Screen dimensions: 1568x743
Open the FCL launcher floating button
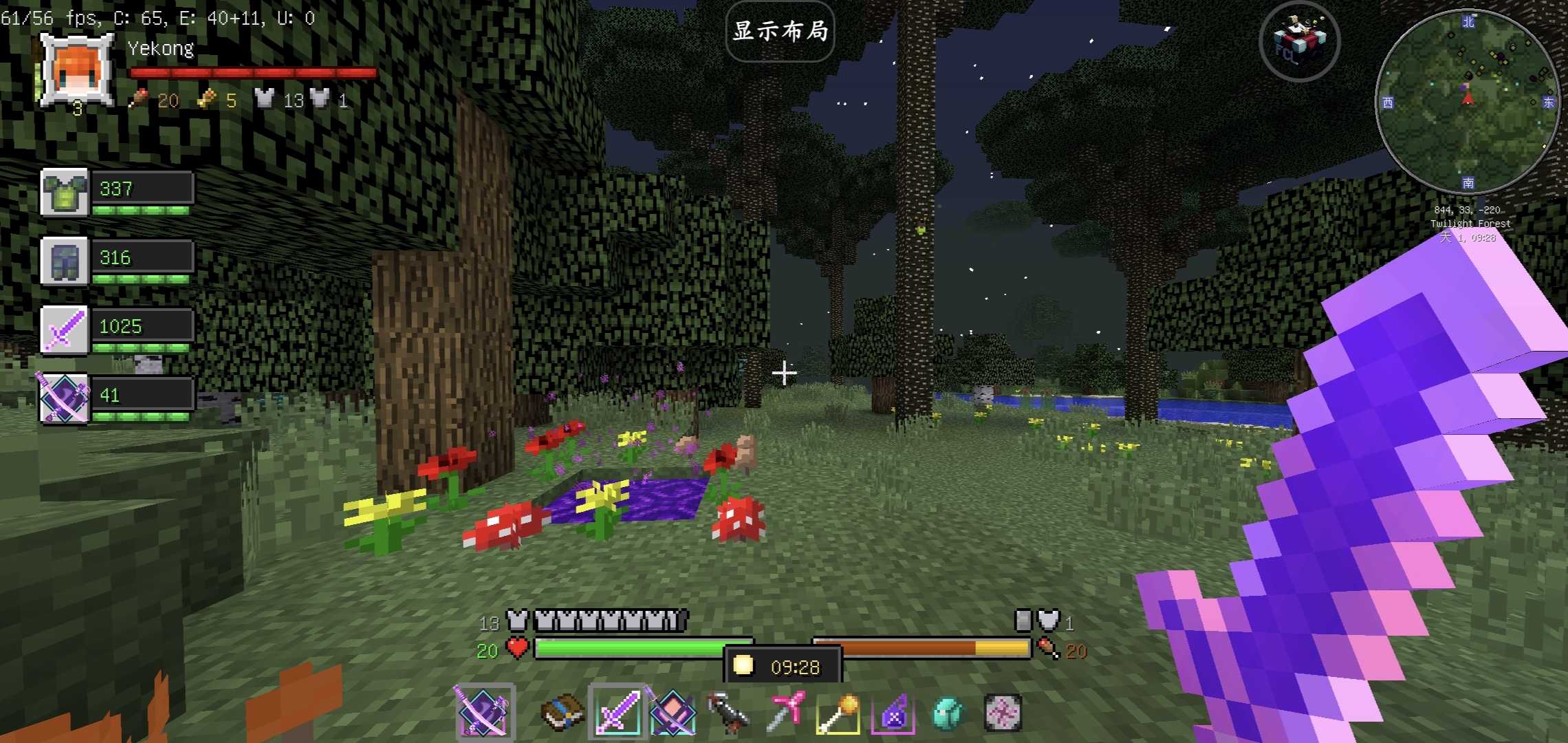tap(1299, 41)
